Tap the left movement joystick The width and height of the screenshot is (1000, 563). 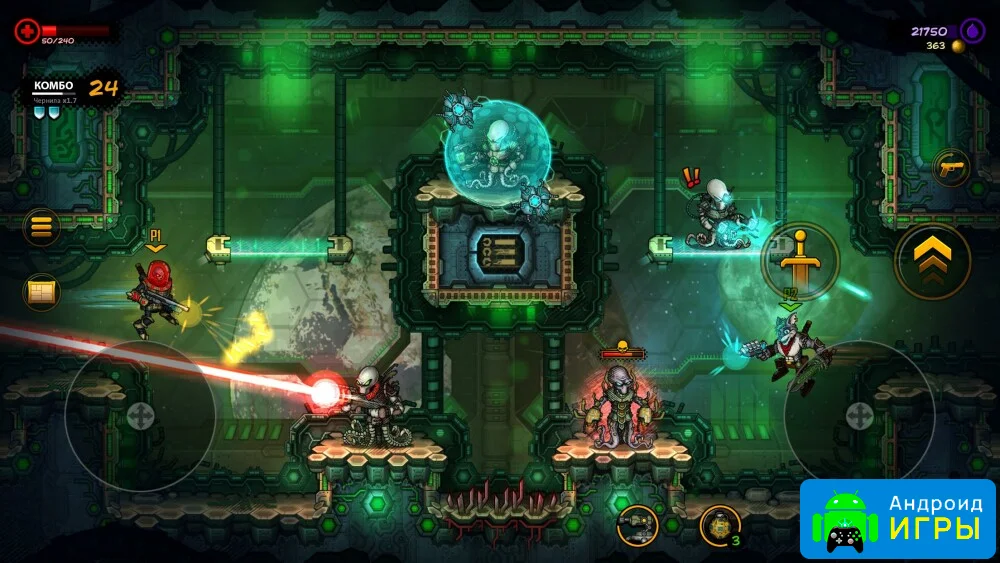(140, 416)
